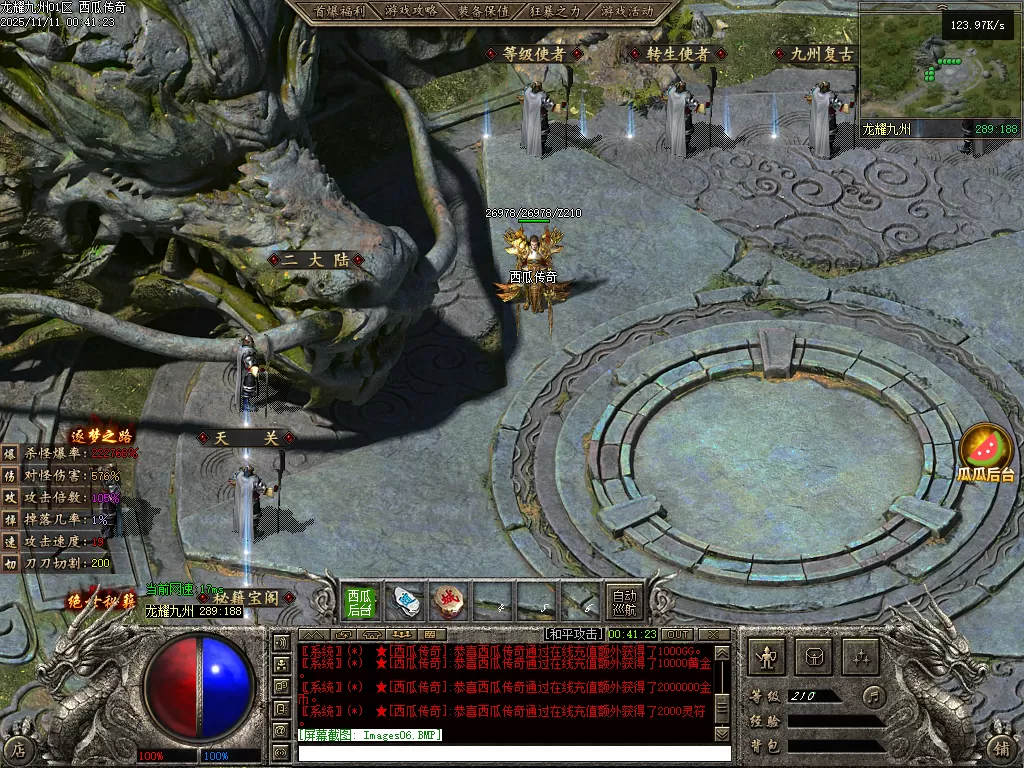Use the blue scroll item in hotbar
The height and width of the screenshot is (768, 1024).
405,602
